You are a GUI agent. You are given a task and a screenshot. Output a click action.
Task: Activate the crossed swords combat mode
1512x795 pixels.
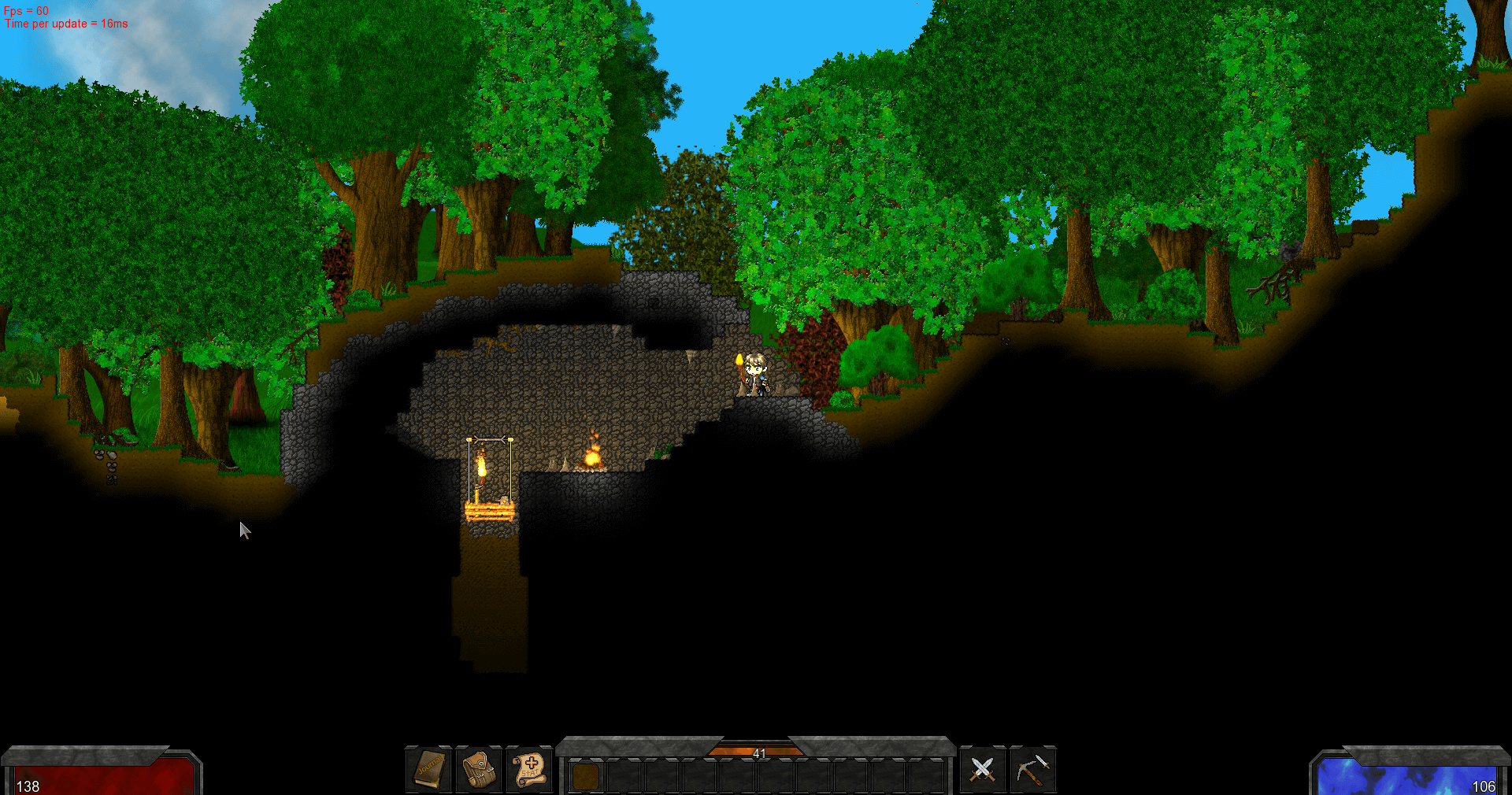pos(982,769)
